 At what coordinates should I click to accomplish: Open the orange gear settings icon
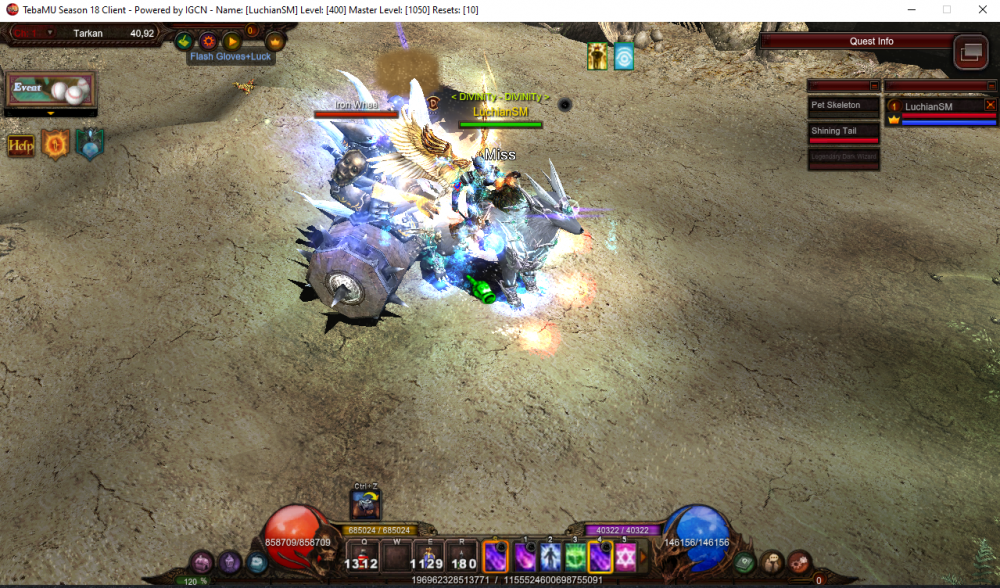tap(208, 42)
